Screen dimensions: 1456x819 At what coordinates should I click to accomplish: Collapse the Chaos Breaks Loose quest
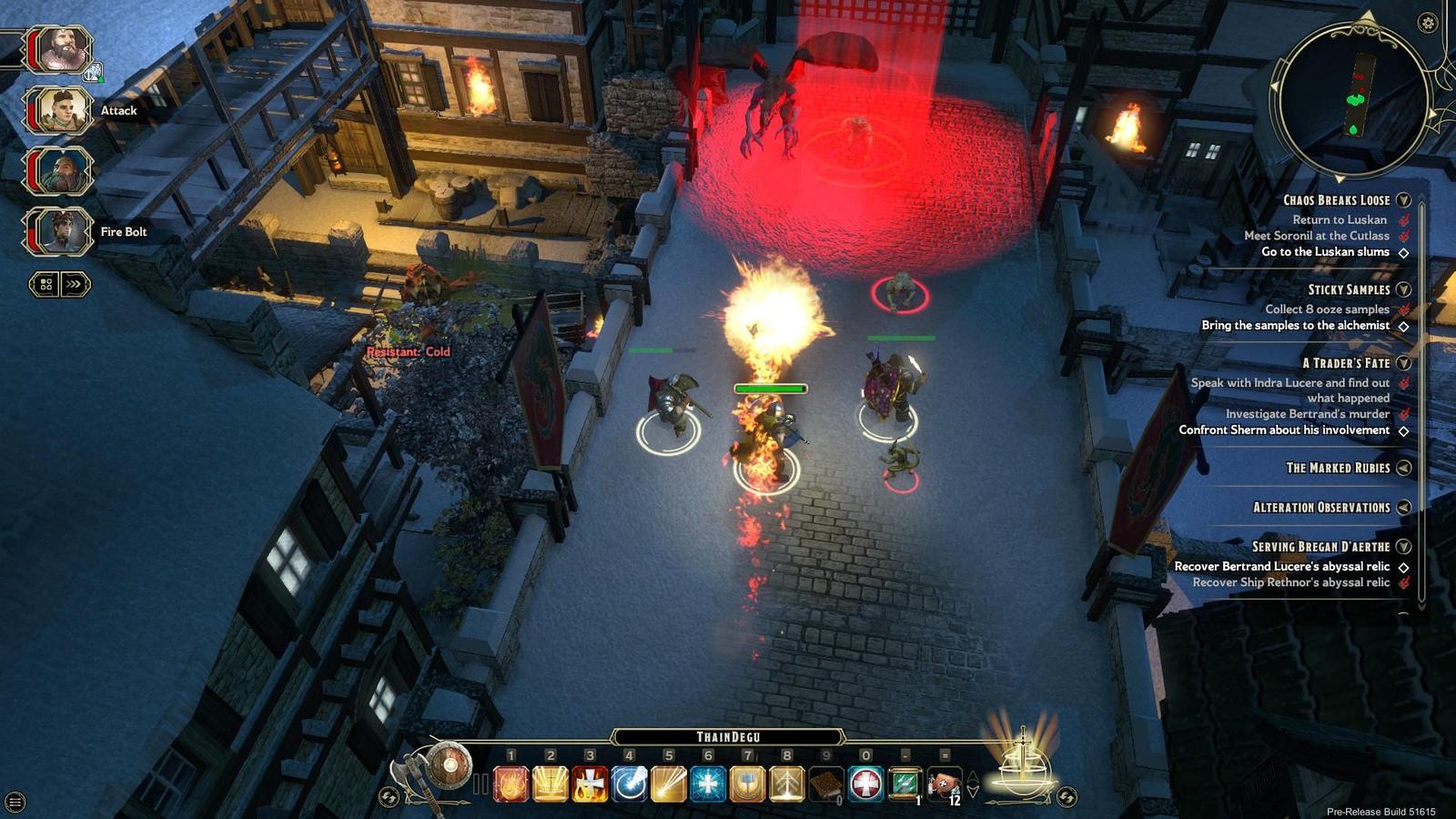point(1404,200)
